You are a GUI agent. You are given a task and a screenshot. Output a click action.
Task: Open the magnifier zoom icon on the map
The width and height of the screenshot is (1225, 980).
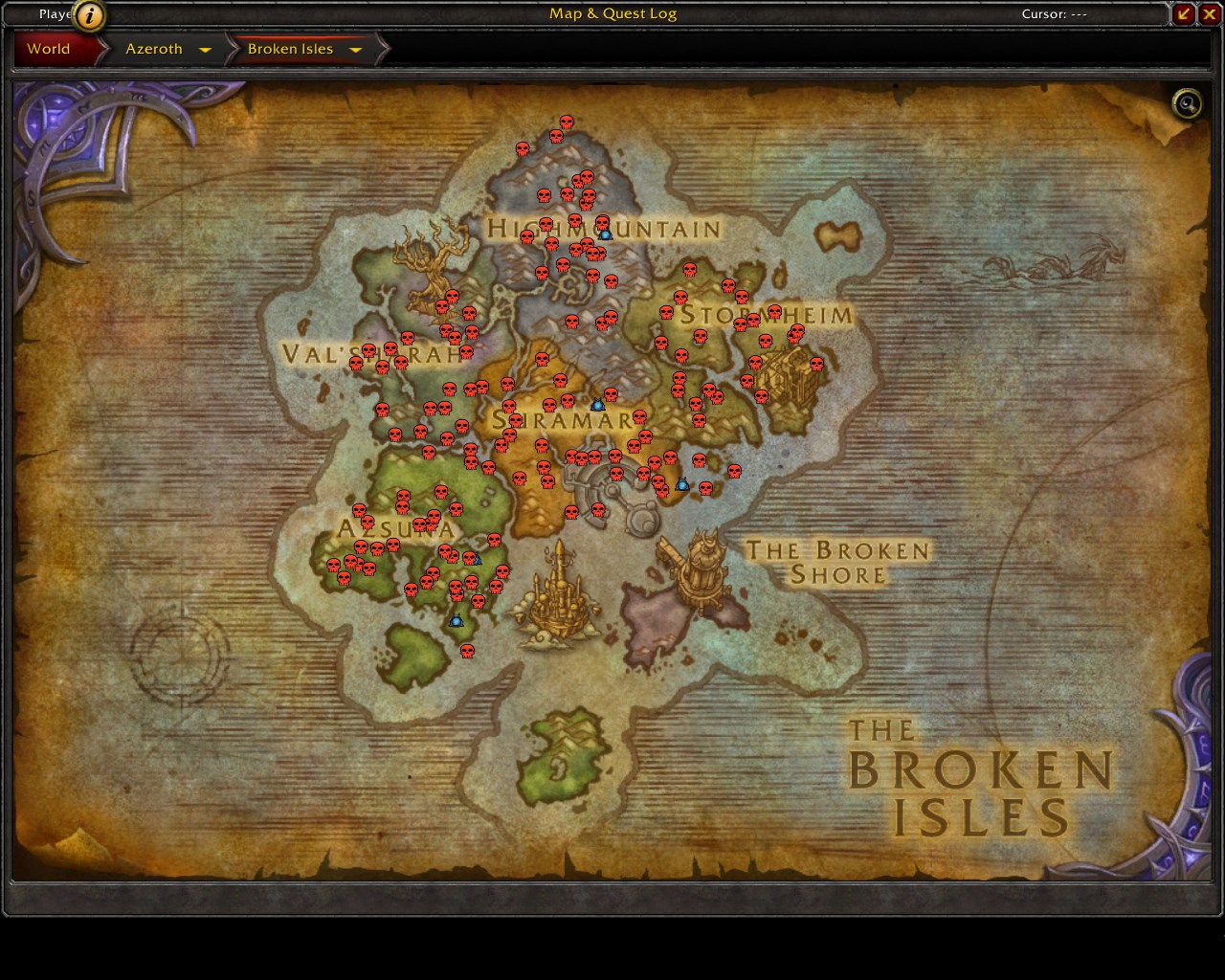[1186, 104]
